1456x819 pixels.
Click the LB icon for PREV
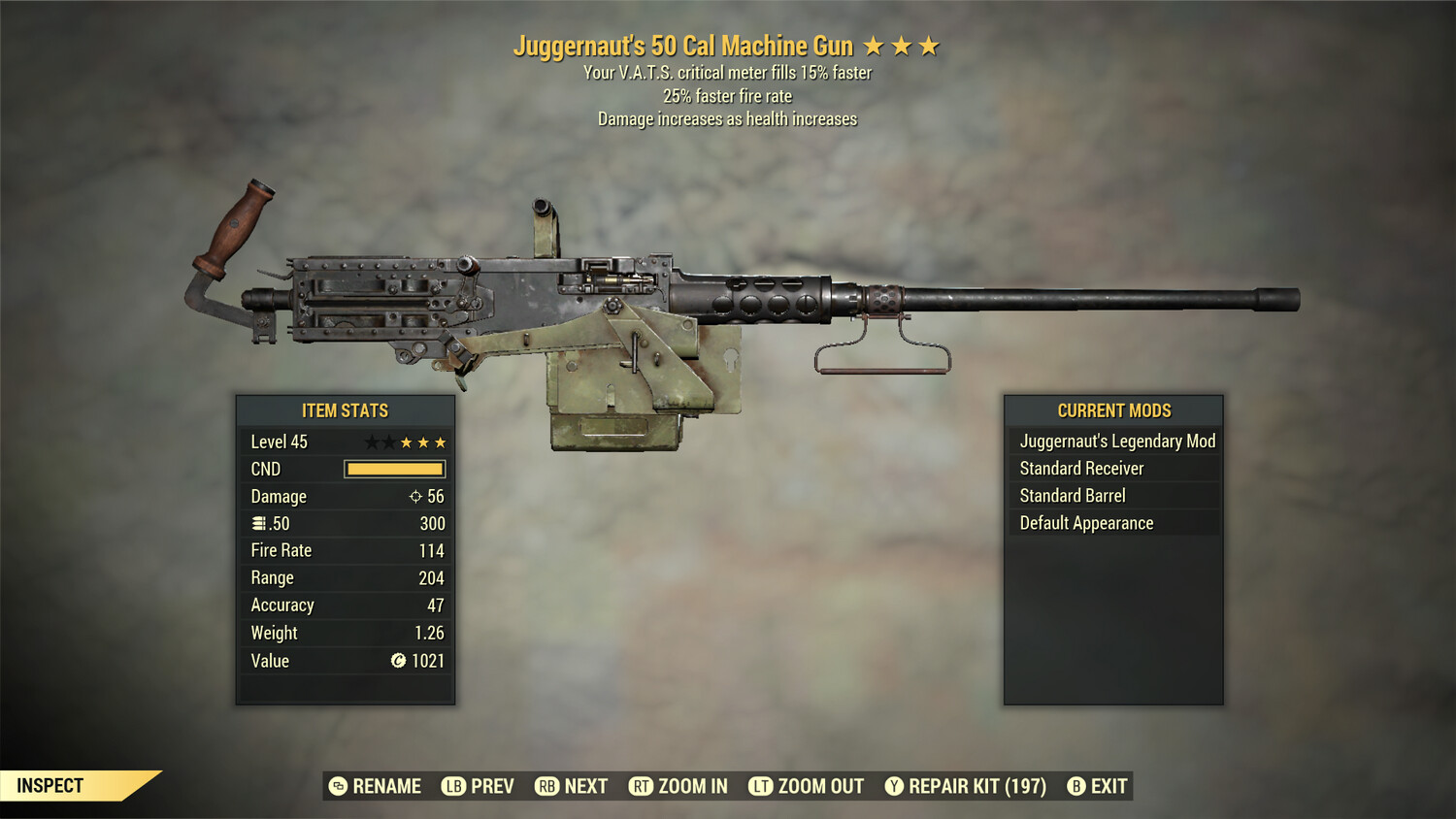point(452,786)
